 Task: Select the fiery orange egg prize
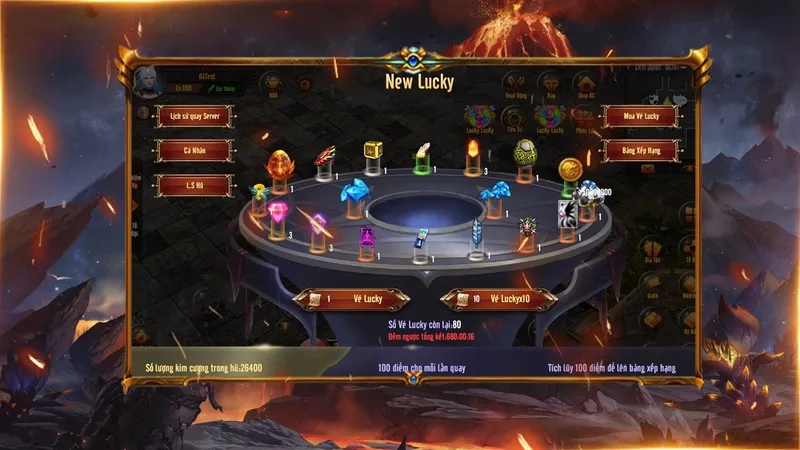[x=277, y=165]
